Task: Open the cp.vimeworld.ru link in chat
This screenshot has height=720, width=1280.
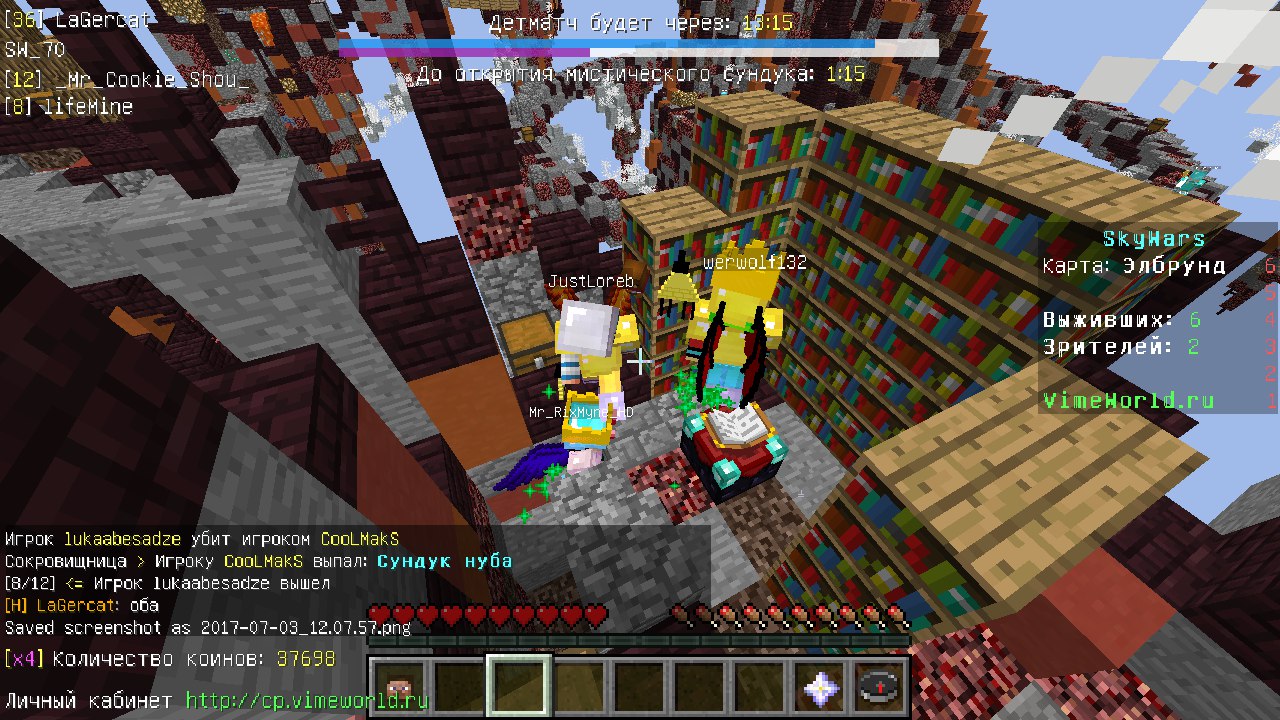Action: coord(307,701)
